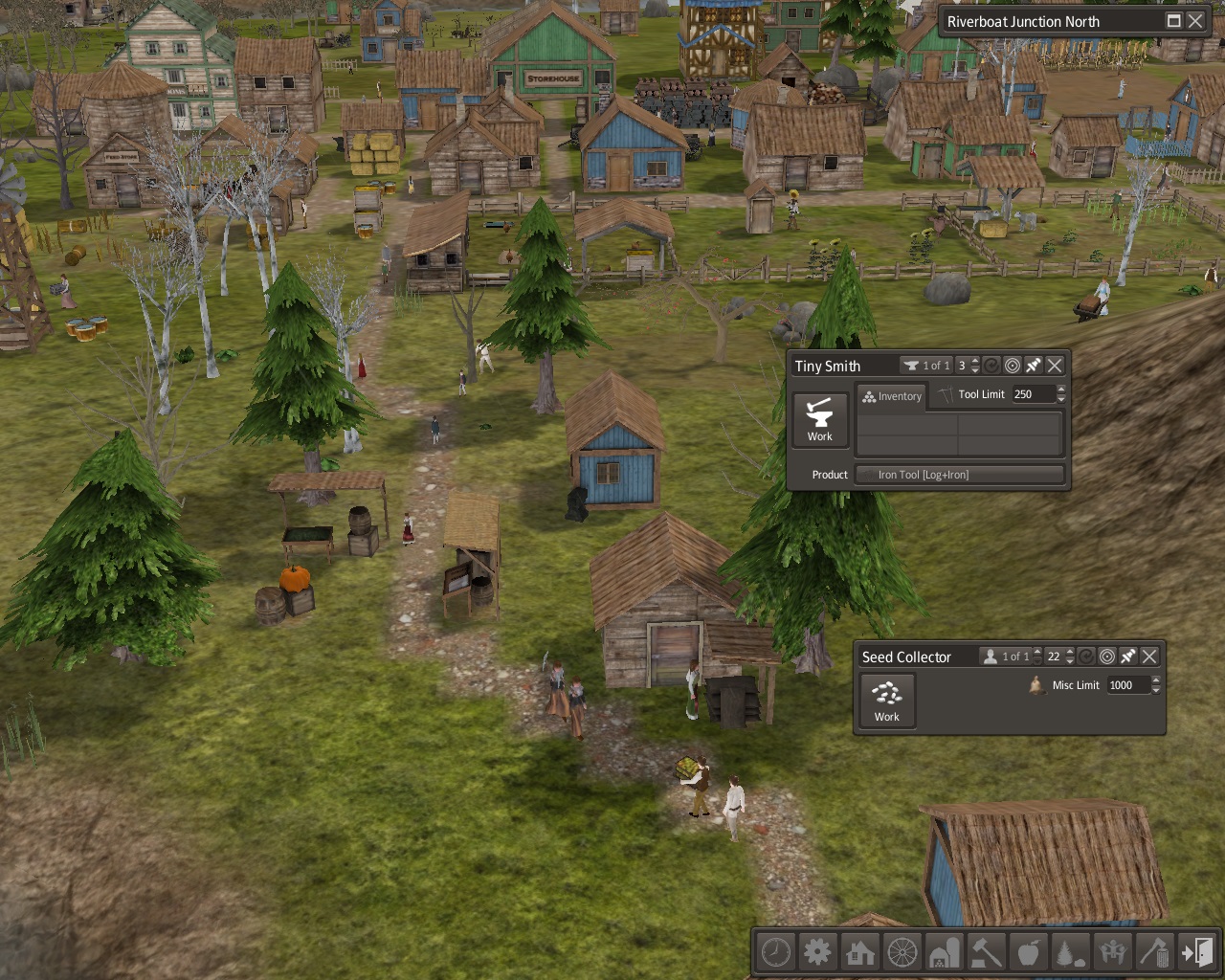Close the Tiny Smith panel
The height and width of the screenshot is (980, 1225).
(x=1055, y=366)
